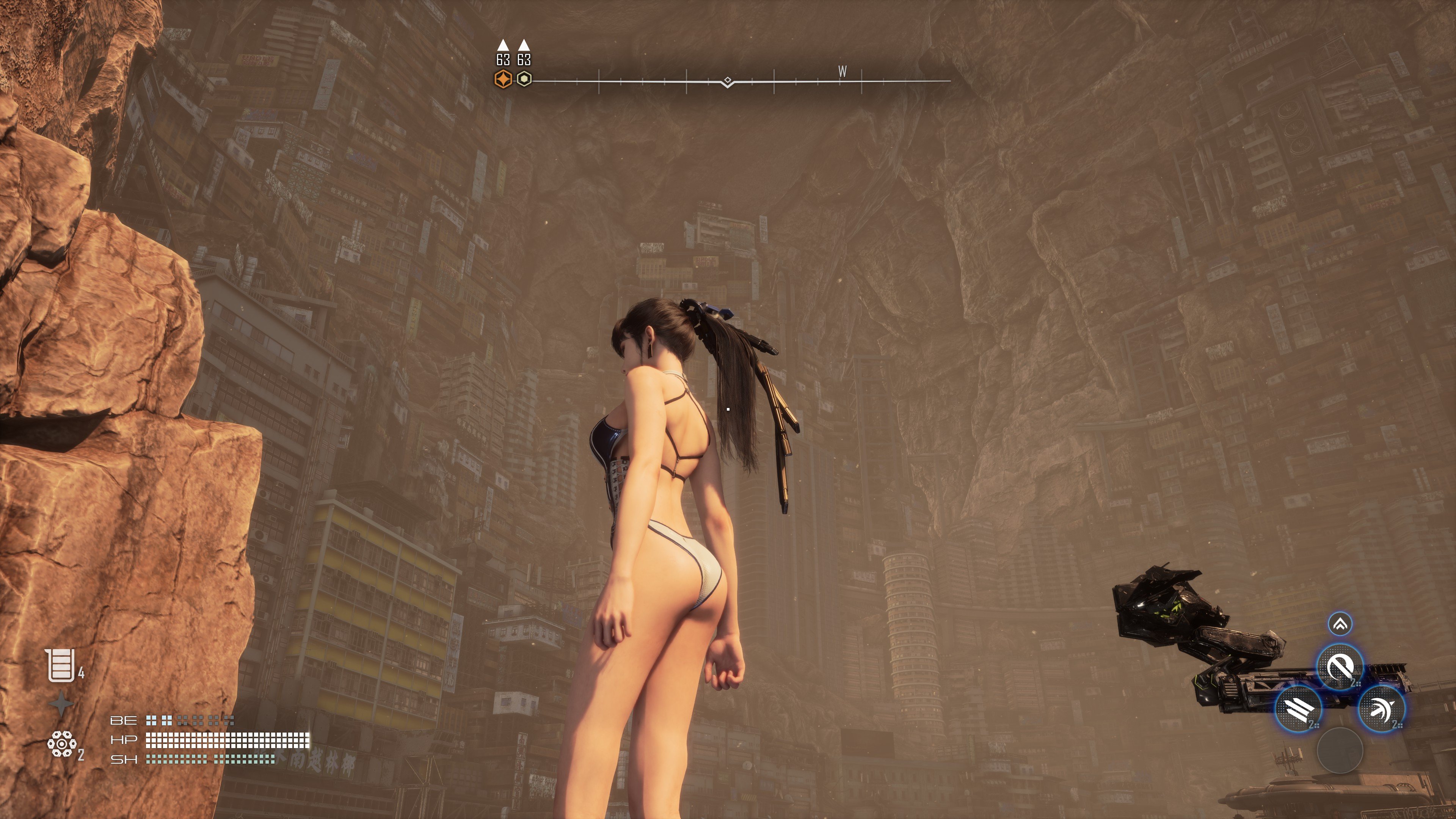This screenshot has width=1456, height=819.
Task: Select the dimmed four-point star icon
Action: click(61, 704)
